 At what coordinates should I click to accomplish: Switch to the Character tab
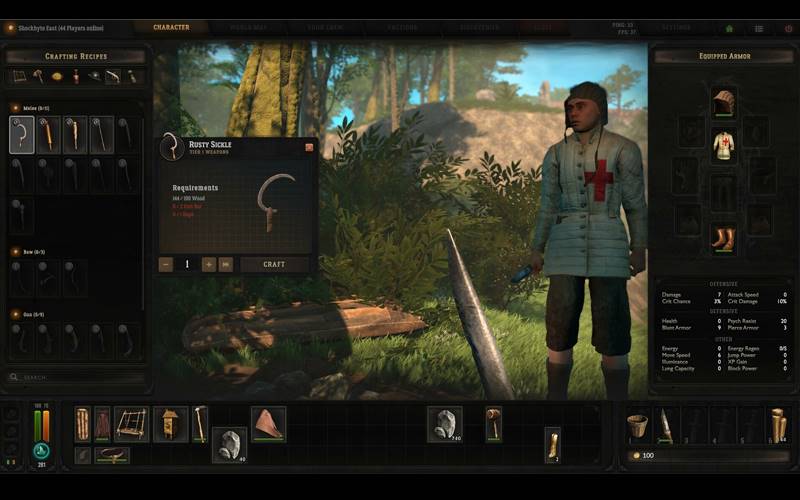coord(171,28)
